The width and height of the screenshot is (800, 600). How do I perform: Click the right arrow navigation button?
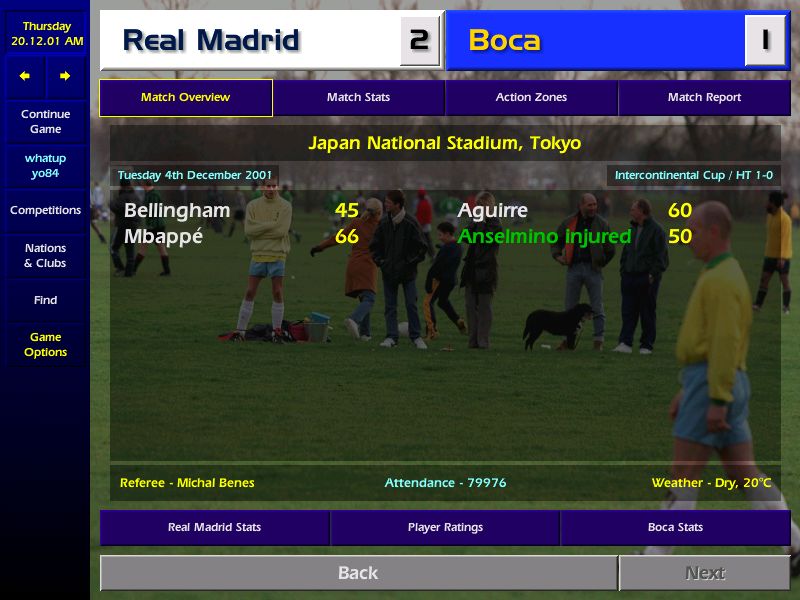tap(65, 76)
